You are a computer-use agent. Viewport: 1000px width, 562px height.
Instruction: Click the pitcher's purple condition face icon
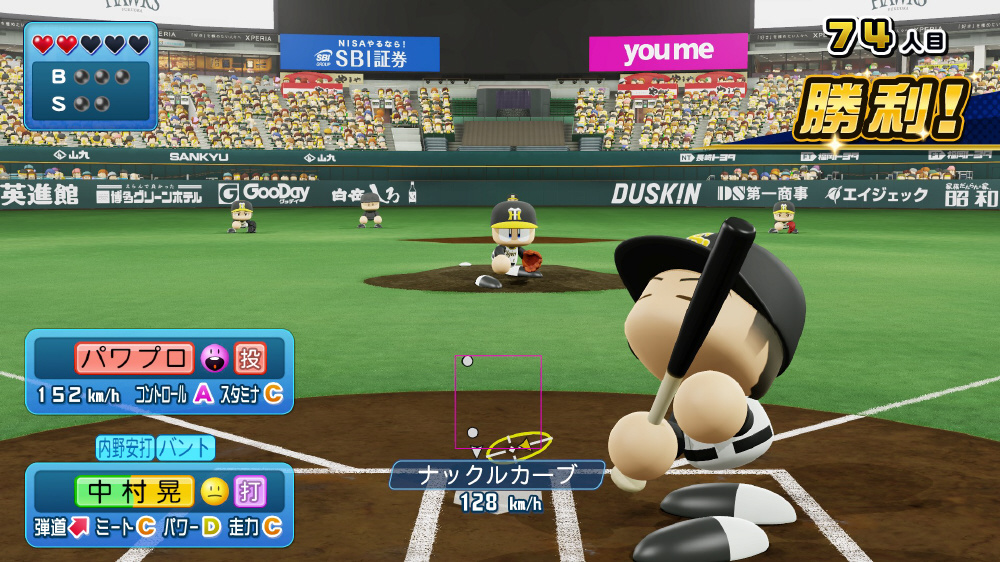tap(214, 358)
